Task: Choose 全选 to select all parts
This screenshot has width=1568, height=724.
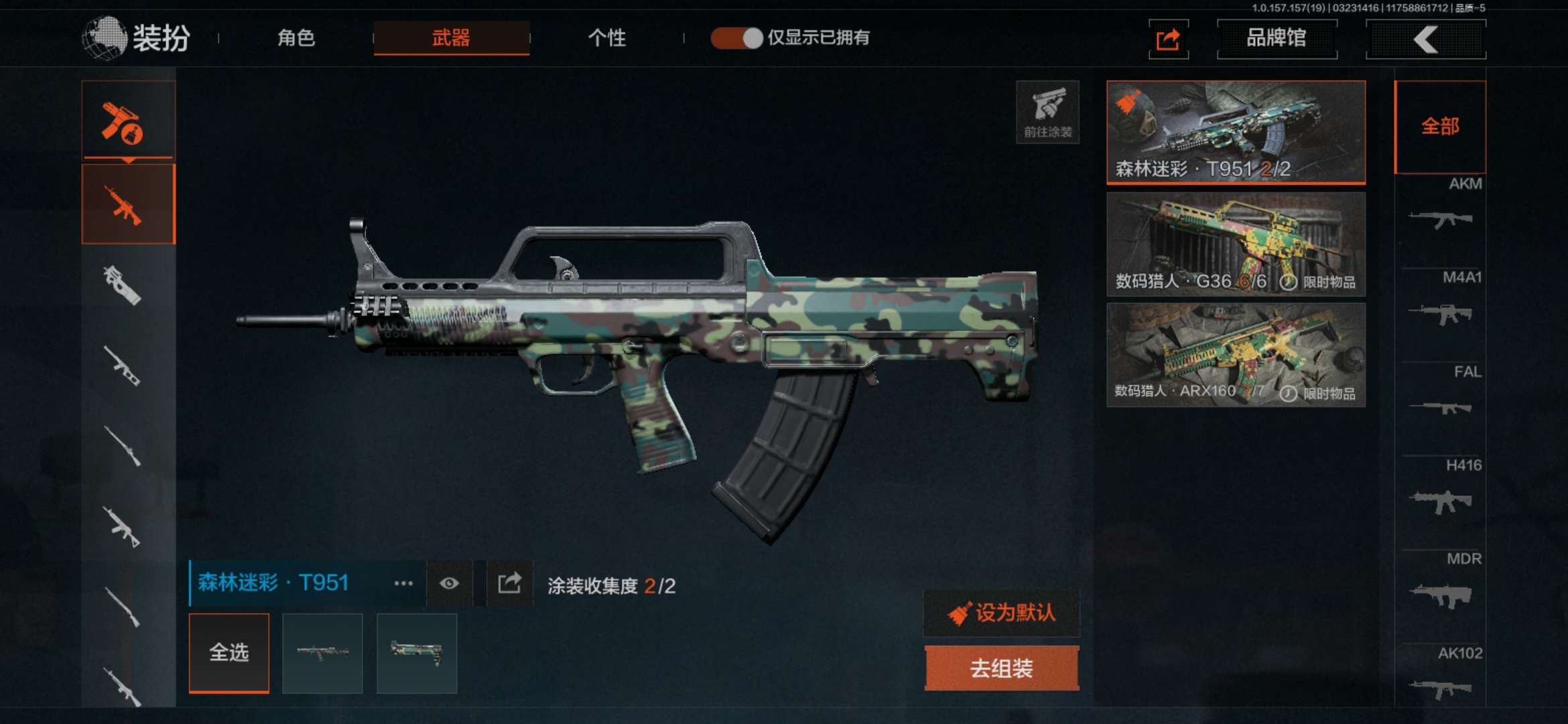Action: [x=229, y=652]
